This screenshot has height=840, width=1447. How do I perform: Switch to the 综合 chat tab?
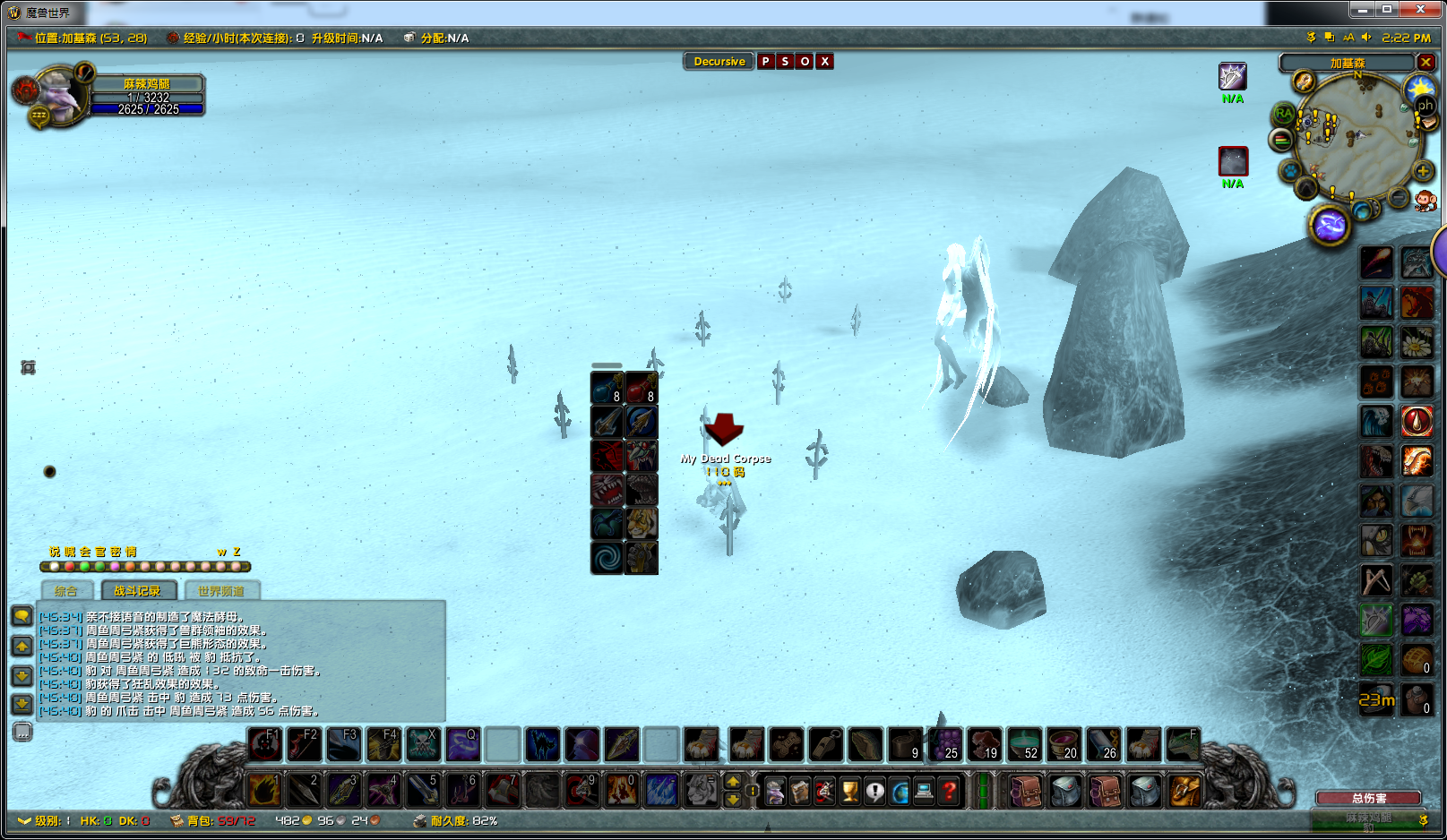click(65, 591)
